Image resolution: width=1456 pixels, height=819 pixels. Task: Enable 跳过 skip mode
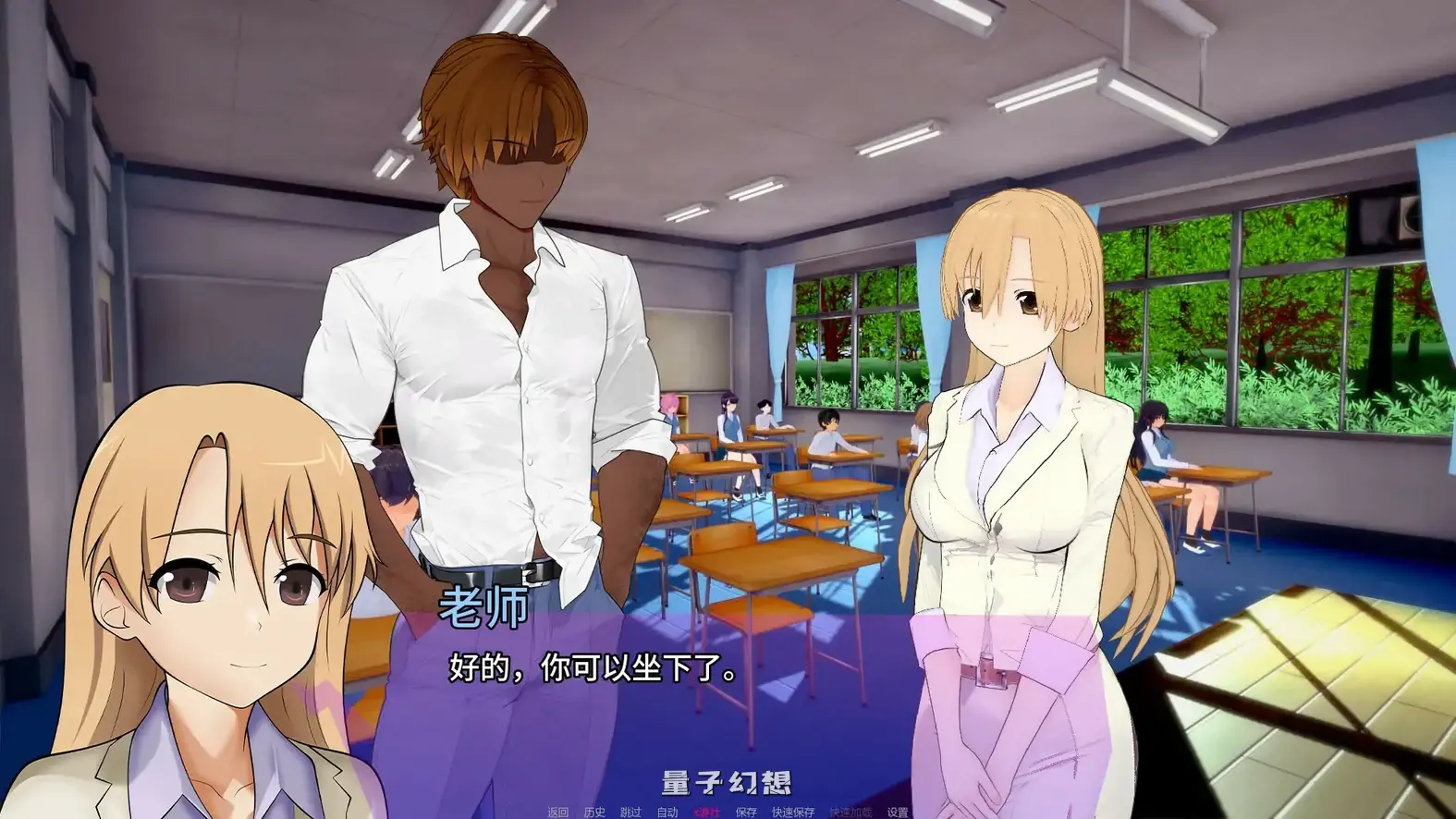pos(632,812)
